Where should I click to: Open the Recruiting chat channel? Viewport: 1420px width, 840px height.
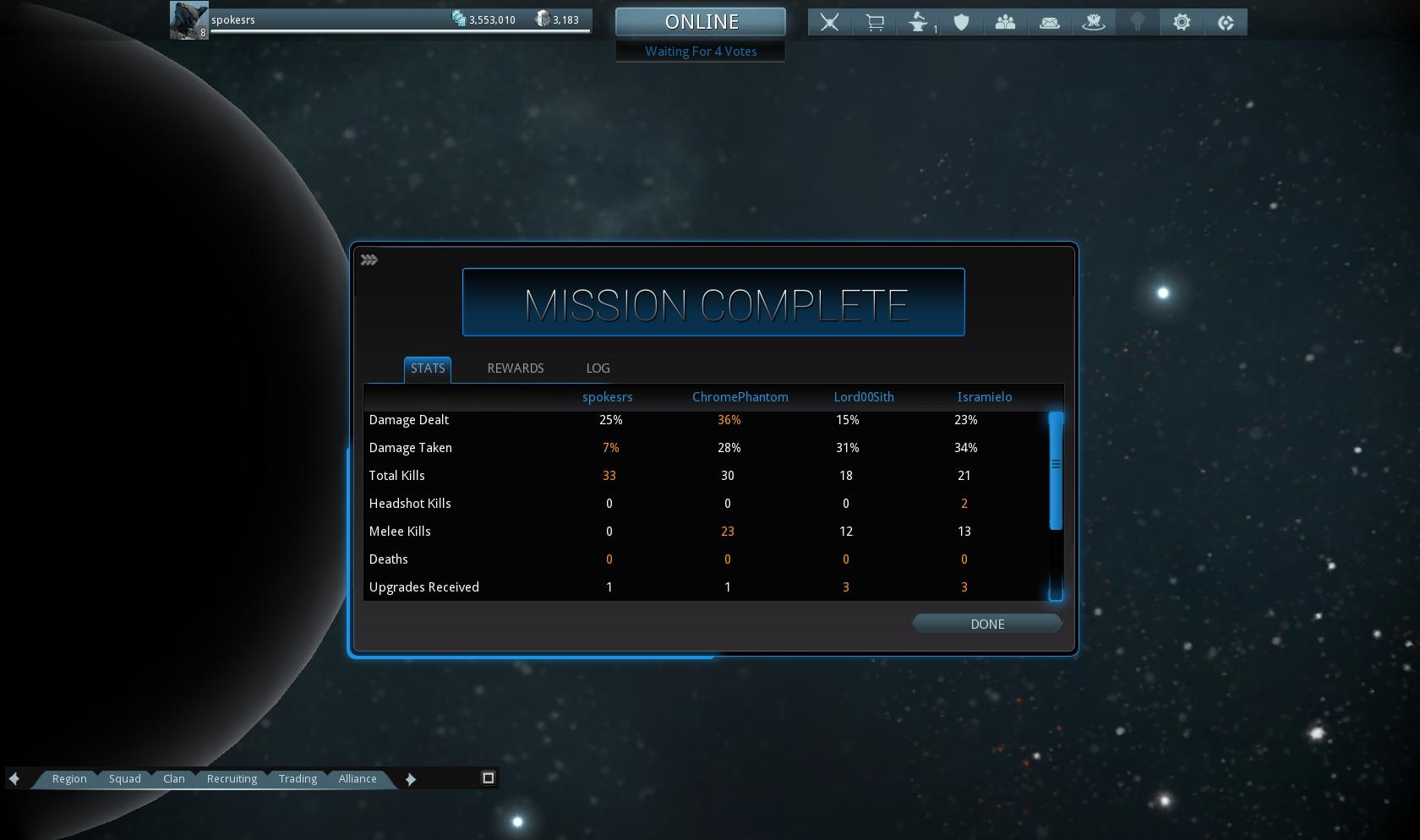click(232, 779)
